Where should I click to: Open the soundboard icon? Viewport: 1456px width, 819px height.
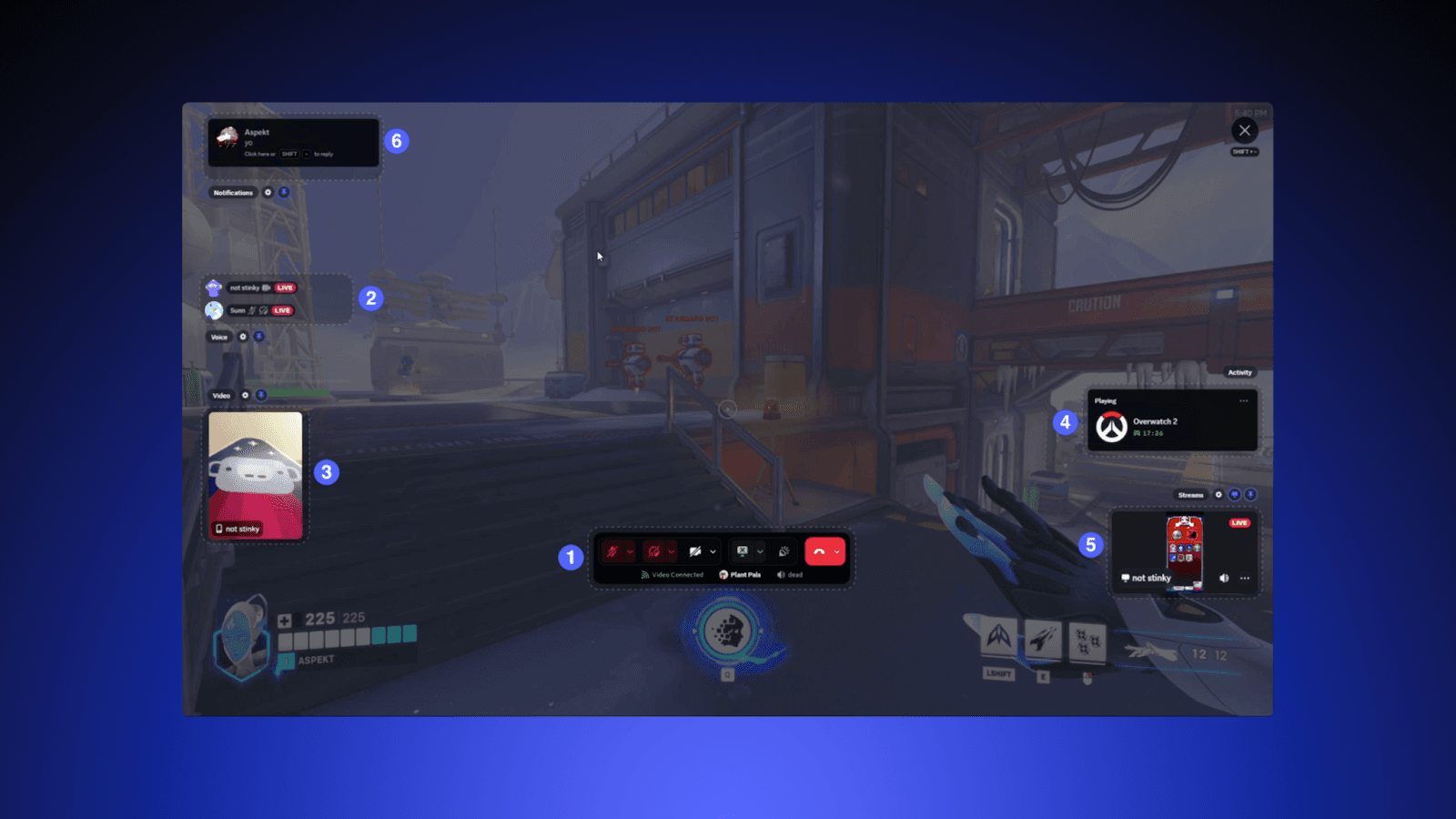[x=784, y=551]
